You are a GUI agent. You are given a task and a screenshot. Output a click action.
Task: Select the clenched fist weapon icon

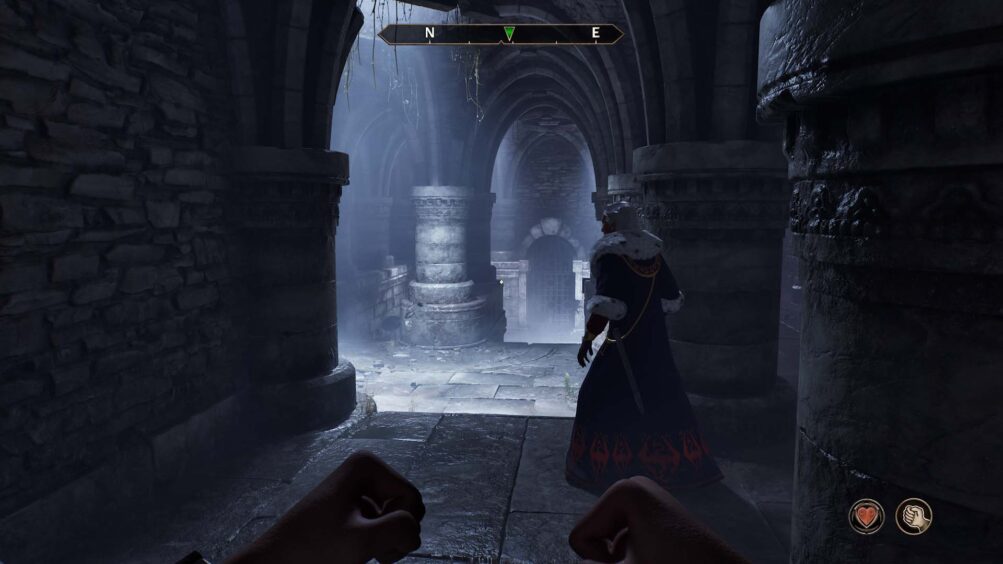[x=913, y=516]
